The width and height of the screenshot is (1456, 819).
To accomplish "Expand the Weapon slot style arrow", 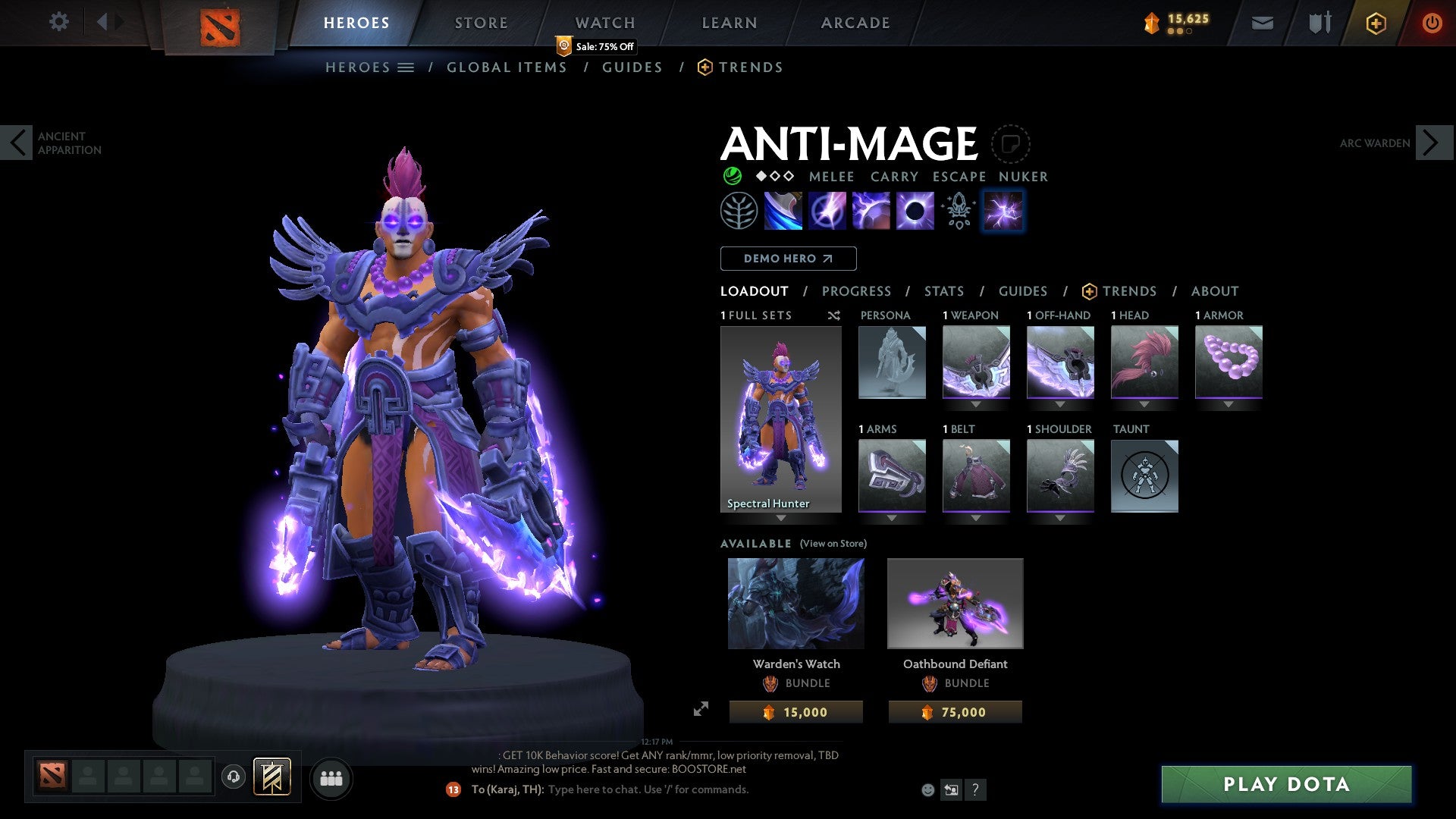I will (977, 404).
